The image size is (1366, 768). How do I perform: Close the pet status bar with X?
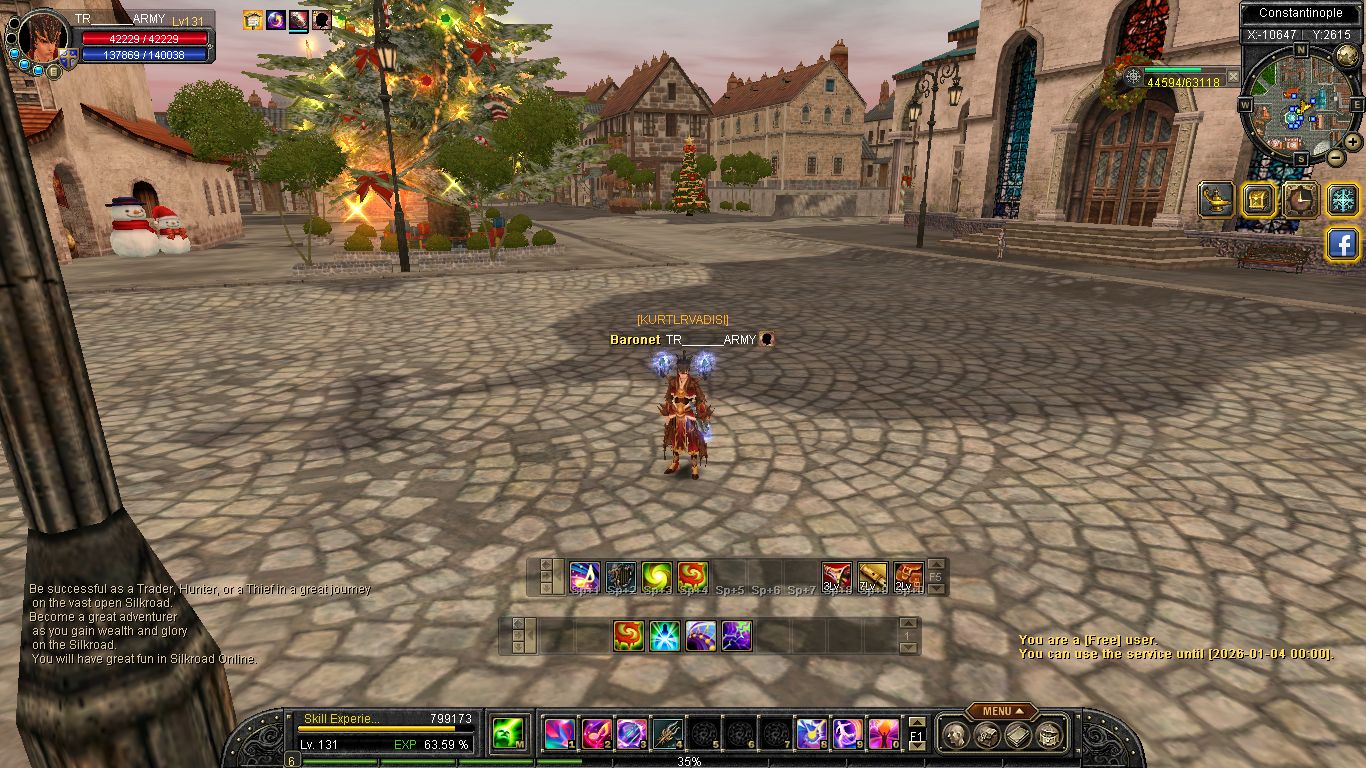click(x=1233, y=76)
